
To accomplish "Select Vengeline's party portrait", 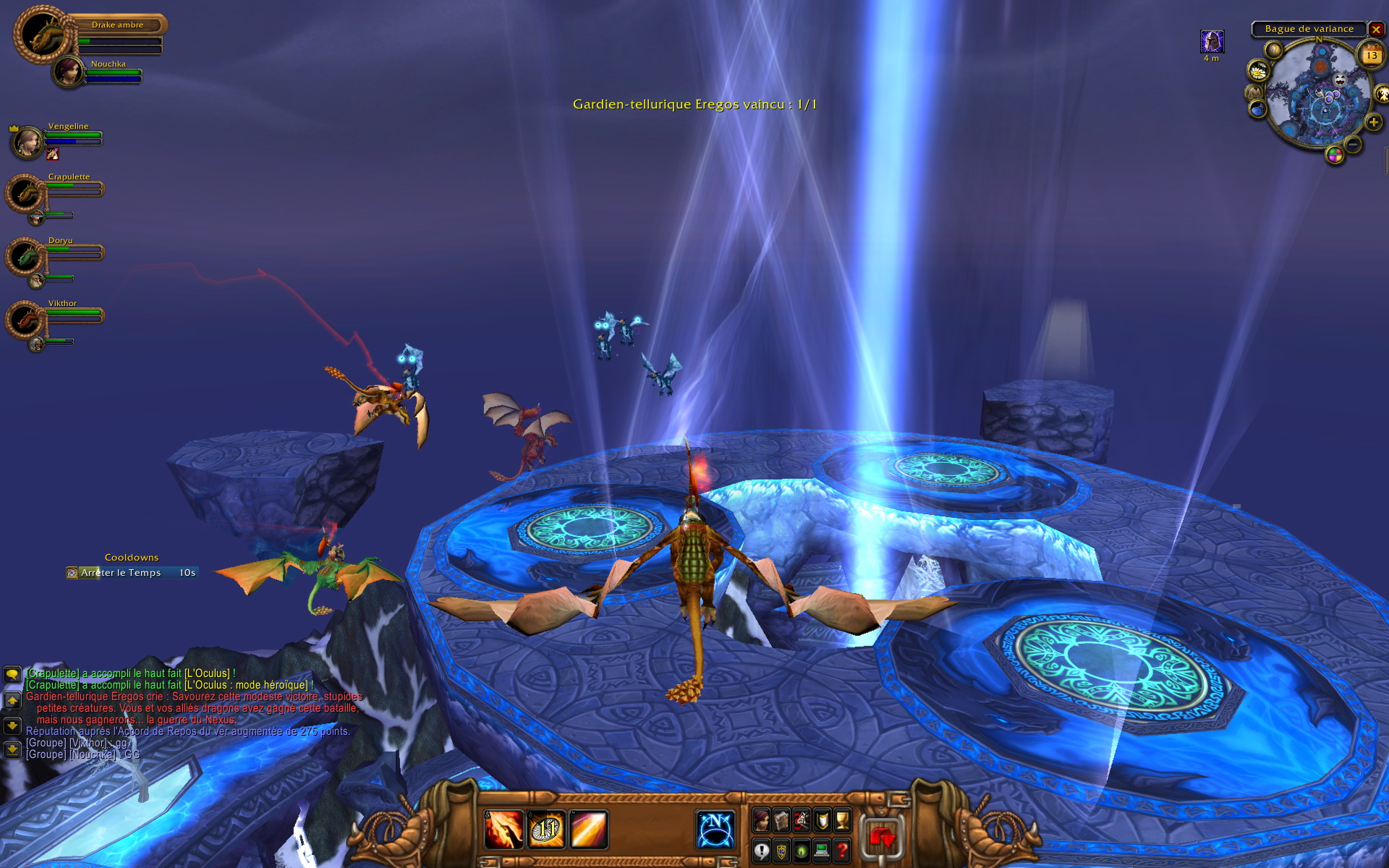I will (27, 142).
